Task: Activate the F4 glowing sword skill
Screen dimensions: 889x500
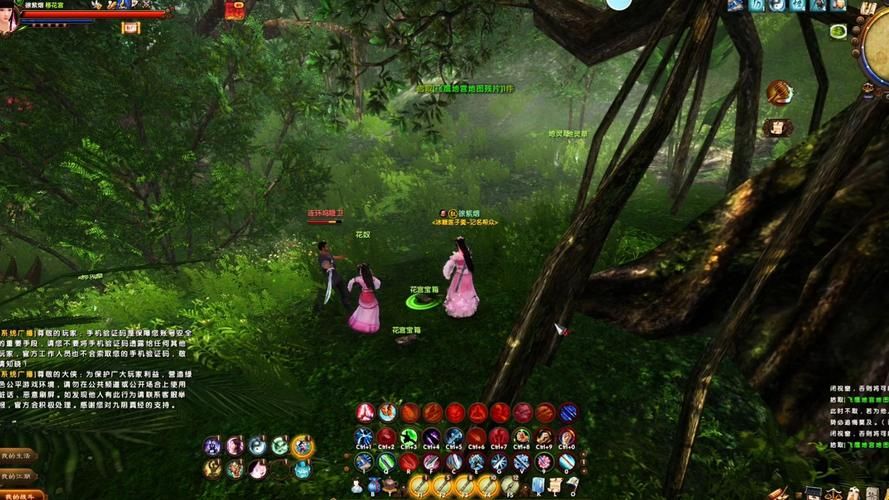Action: pos(487,486)
